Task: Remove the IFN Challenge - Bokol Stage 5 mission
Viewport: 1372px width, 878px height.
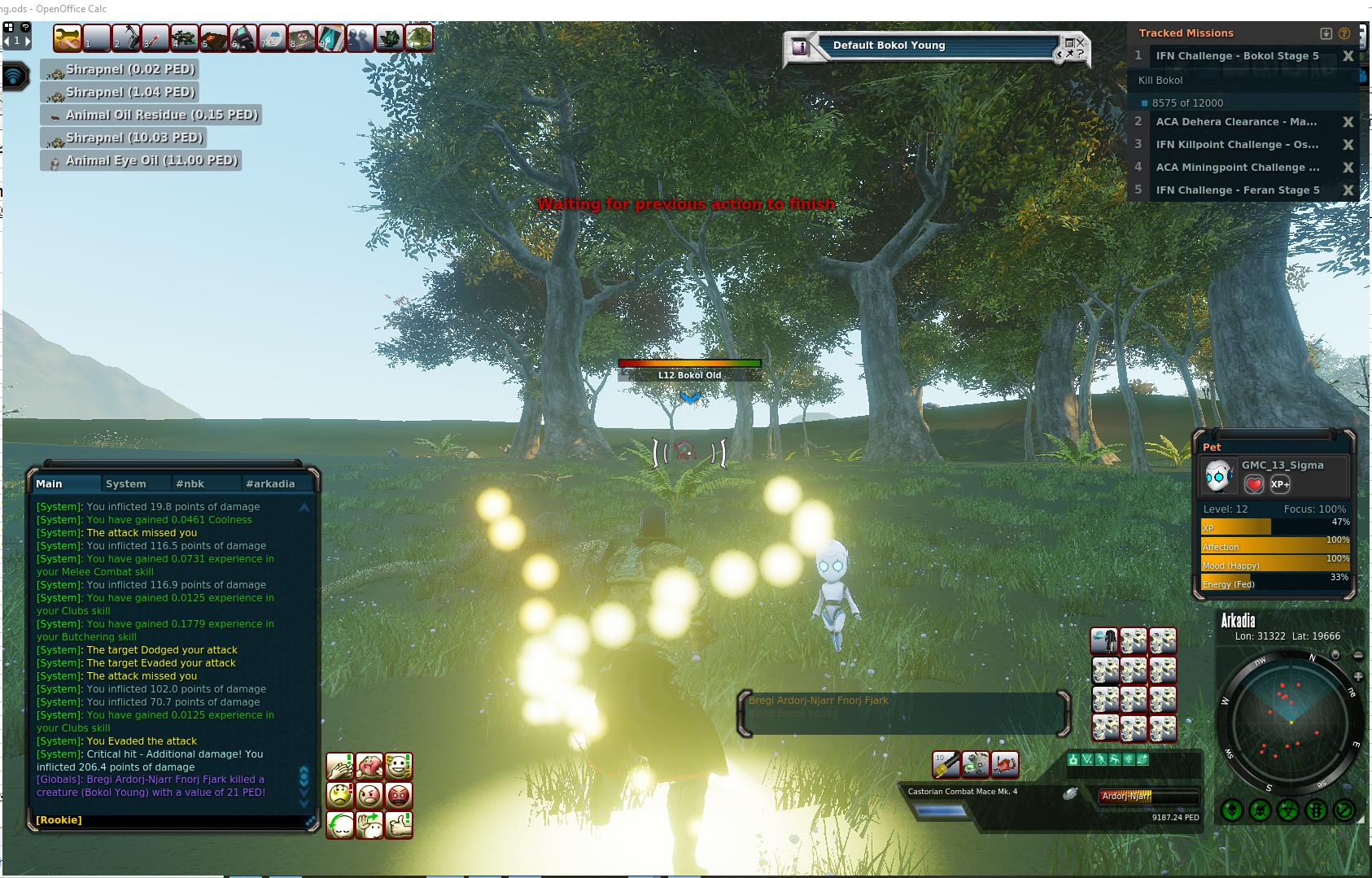Action: pyautogui.click(x=1348, y=56)
